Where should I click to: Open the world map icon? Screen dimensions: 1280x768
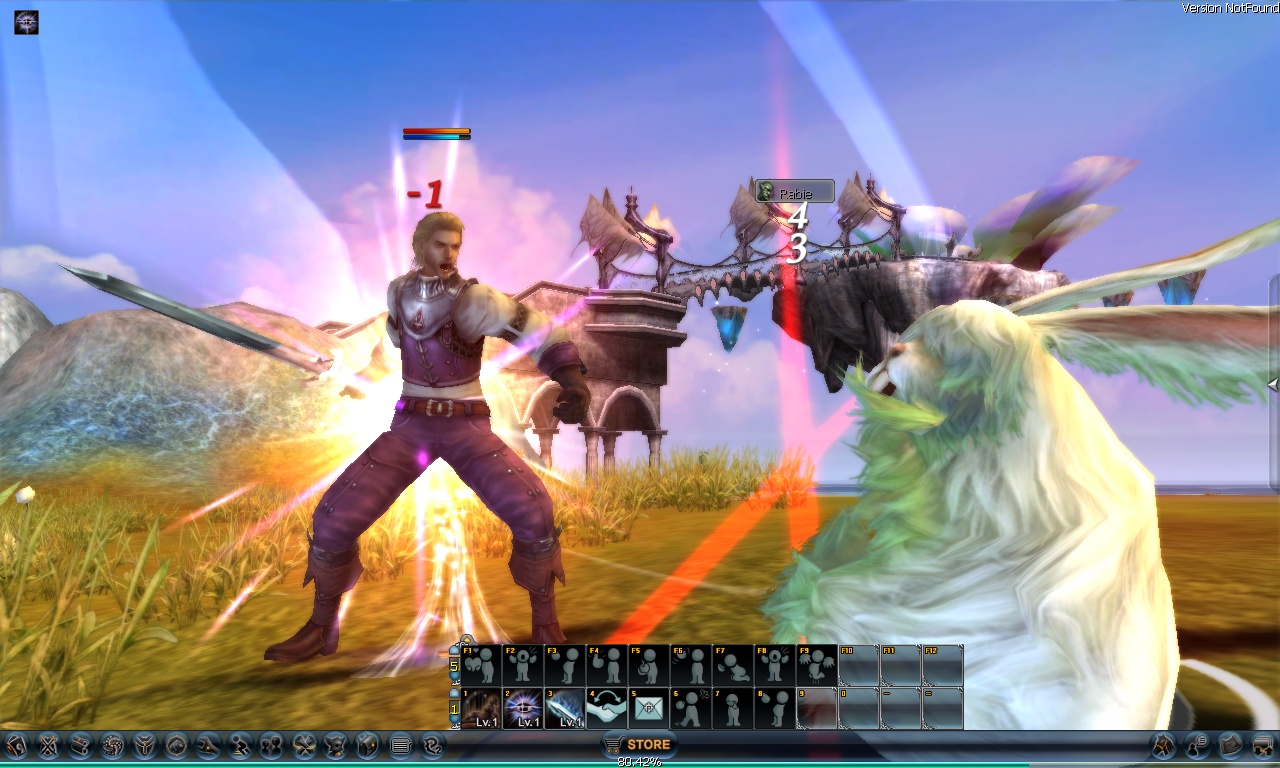[1232, 745]
